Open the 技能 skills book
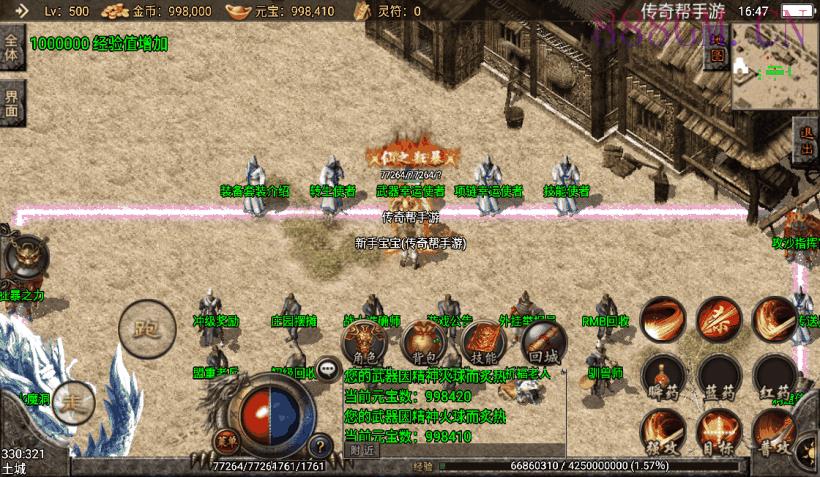 [x=483, y=344]
